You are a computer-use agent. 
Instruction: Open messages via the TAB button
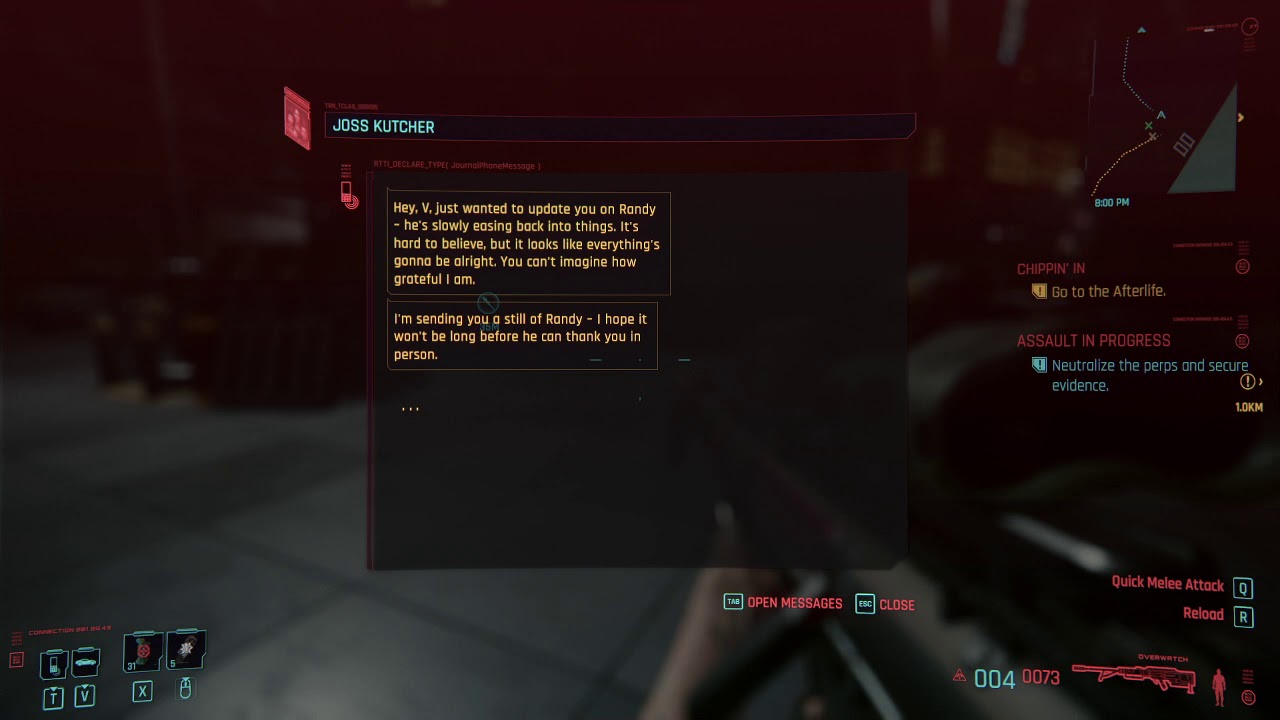click(x=732, y=603)
